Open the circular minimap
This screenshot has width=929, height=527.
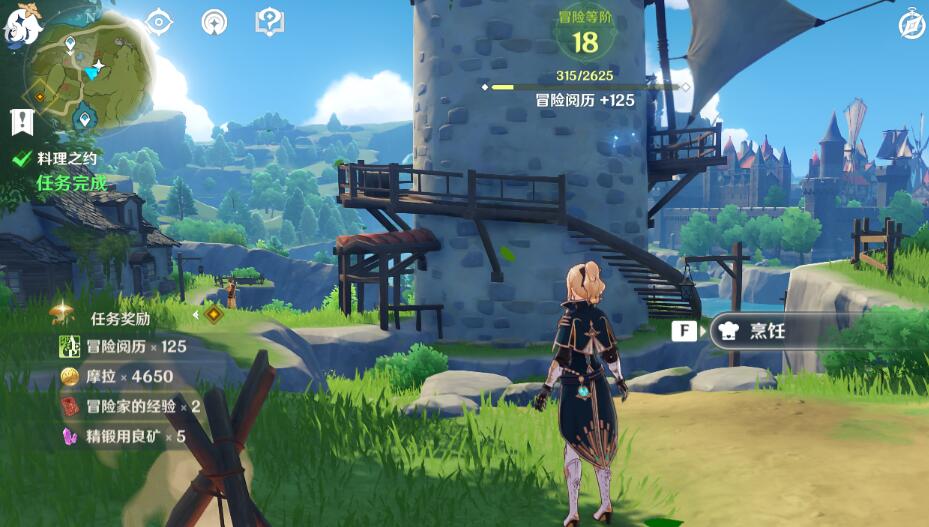(89, 73)
